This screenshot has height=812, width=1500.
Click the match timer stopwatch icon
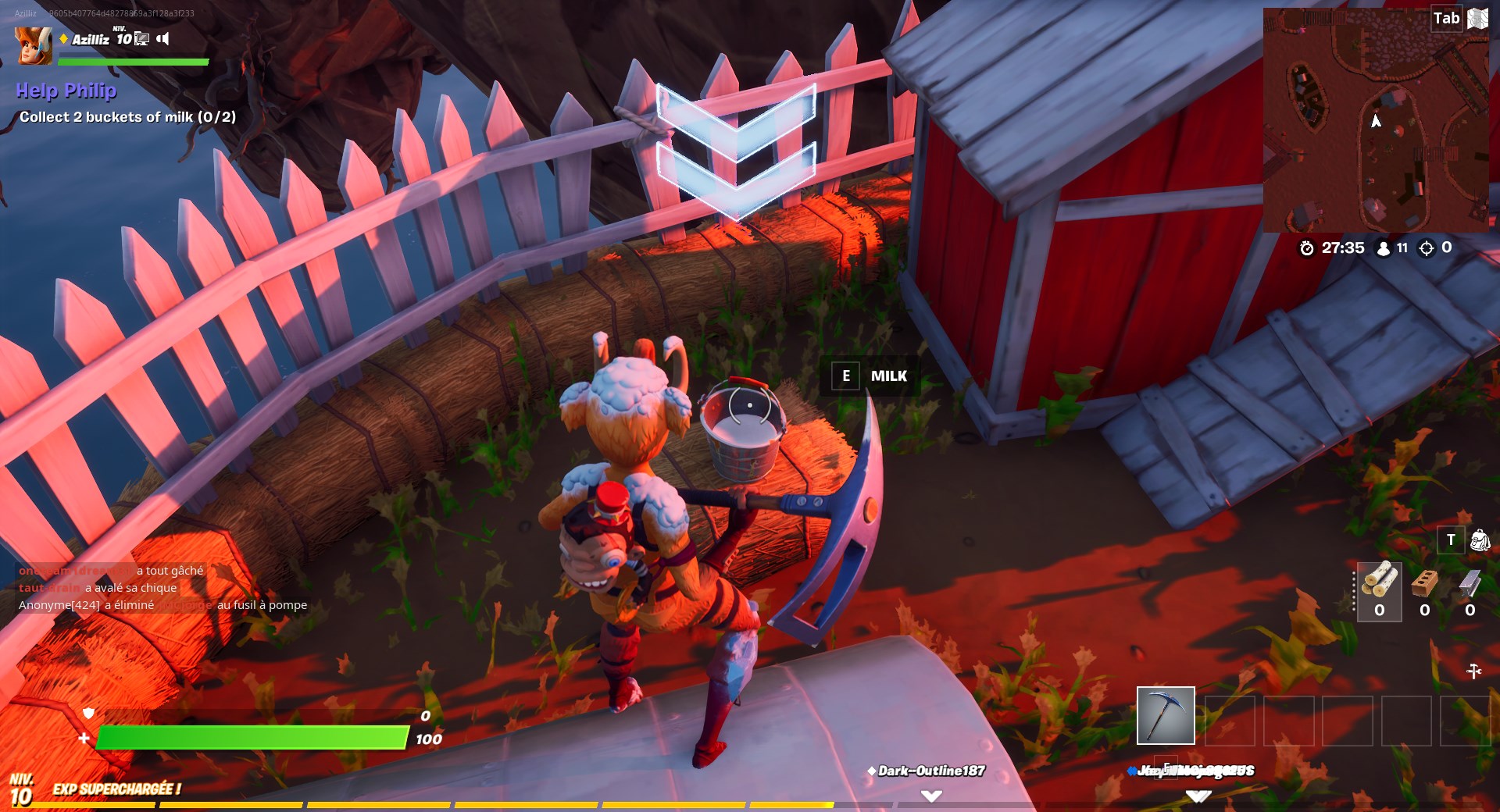pos(1308,248)
